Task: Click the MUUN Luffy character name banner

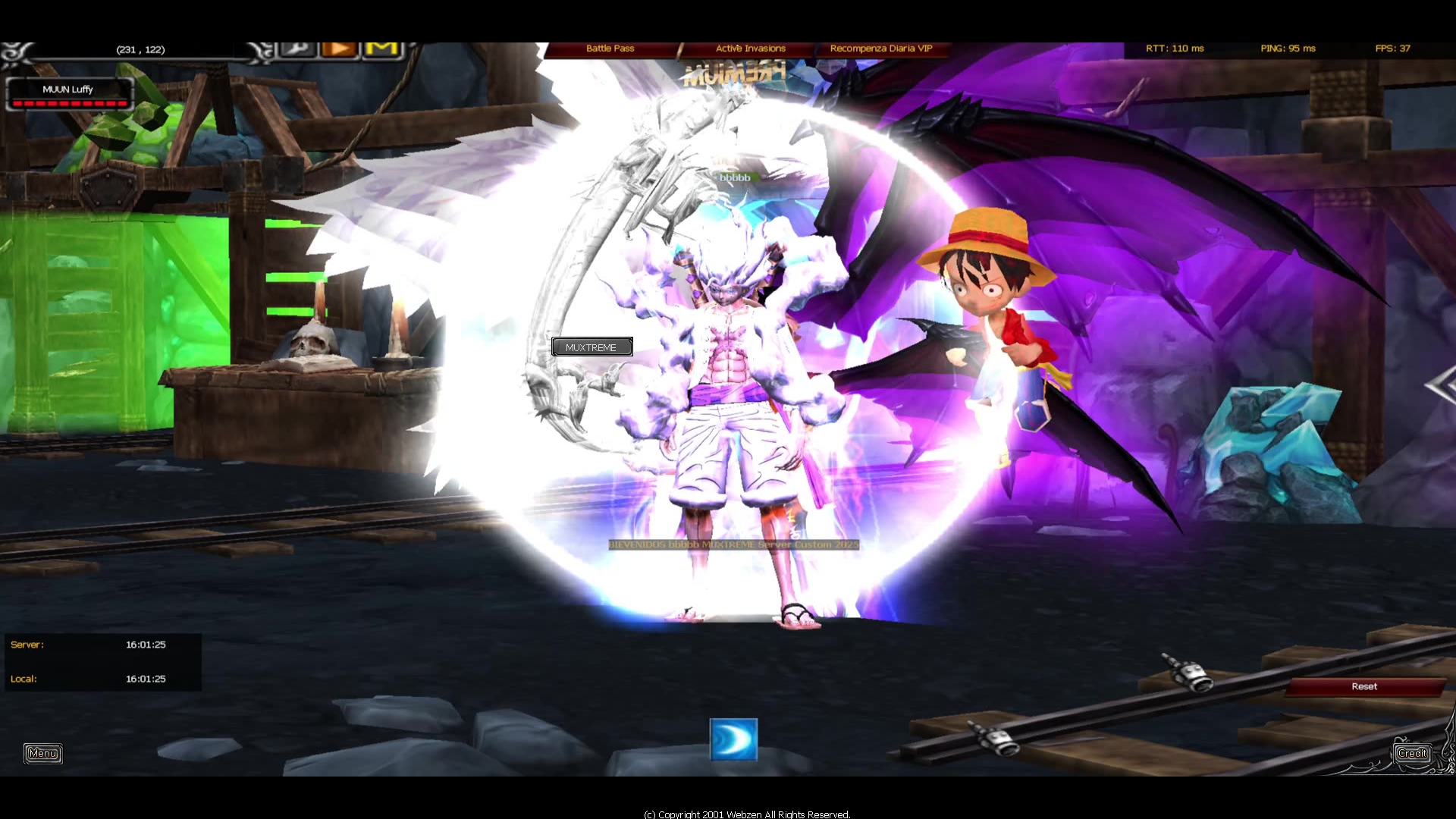Action: [69, 89]
